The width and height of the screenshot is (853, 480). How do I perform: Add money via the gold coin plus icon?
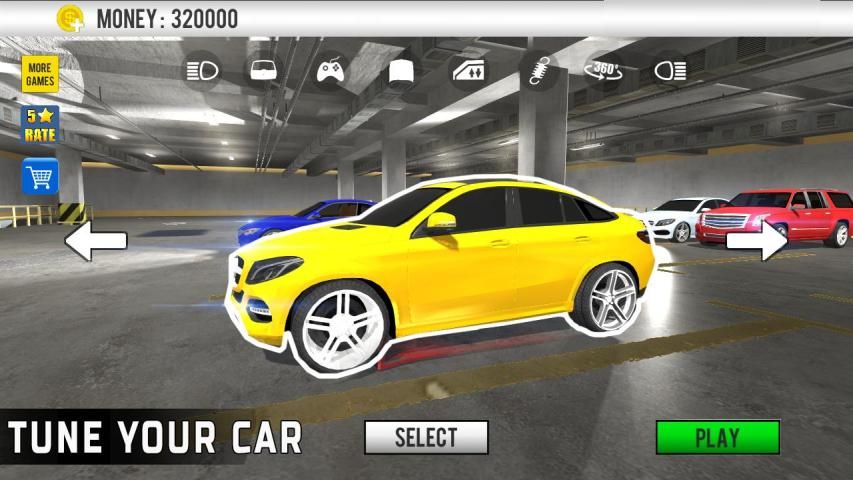point(70,18)
